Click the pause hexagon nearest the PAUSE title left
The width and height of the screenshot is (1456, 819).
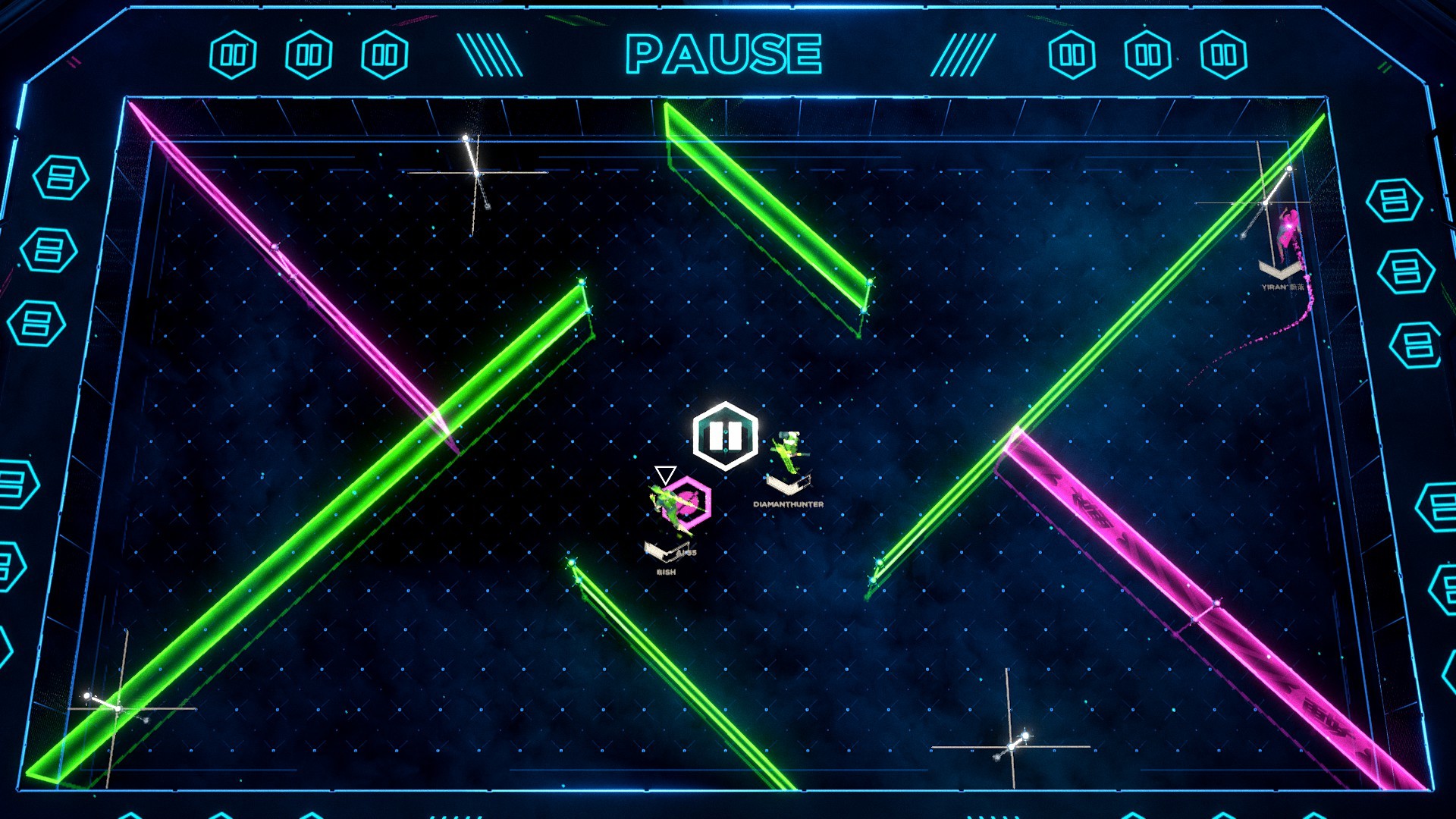[386, 52]
